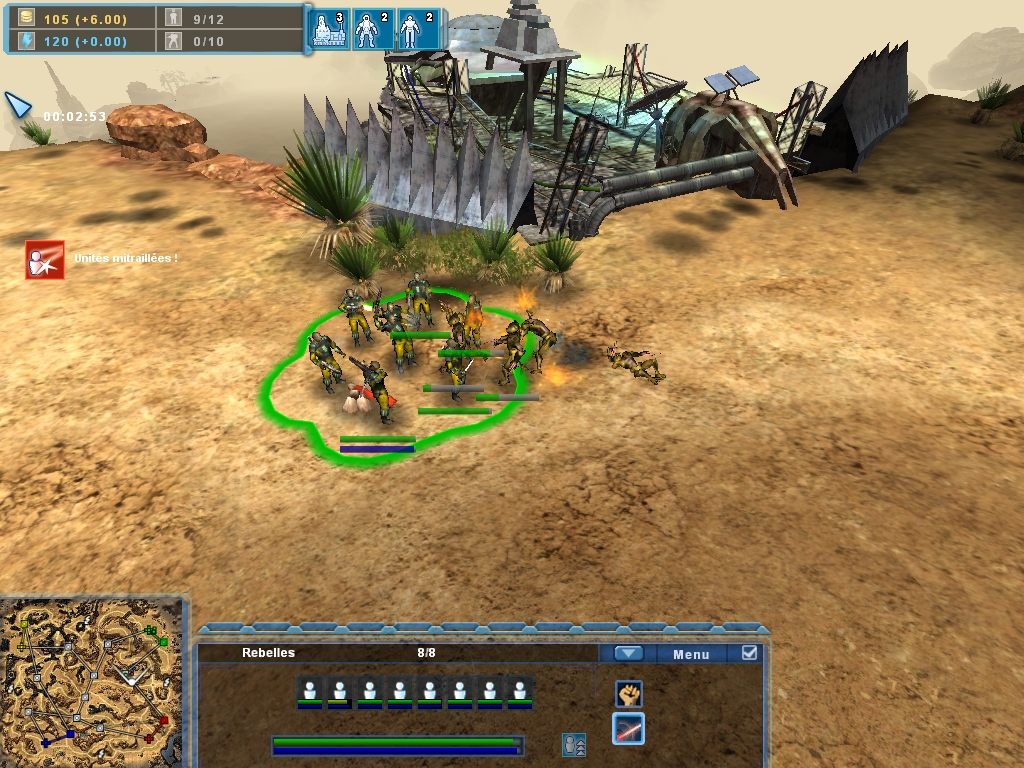Image resolution: width=1024 pixels, height=768 pixels.
Task: Click the squad rank-up icon
Action: [x=573, y=745]
